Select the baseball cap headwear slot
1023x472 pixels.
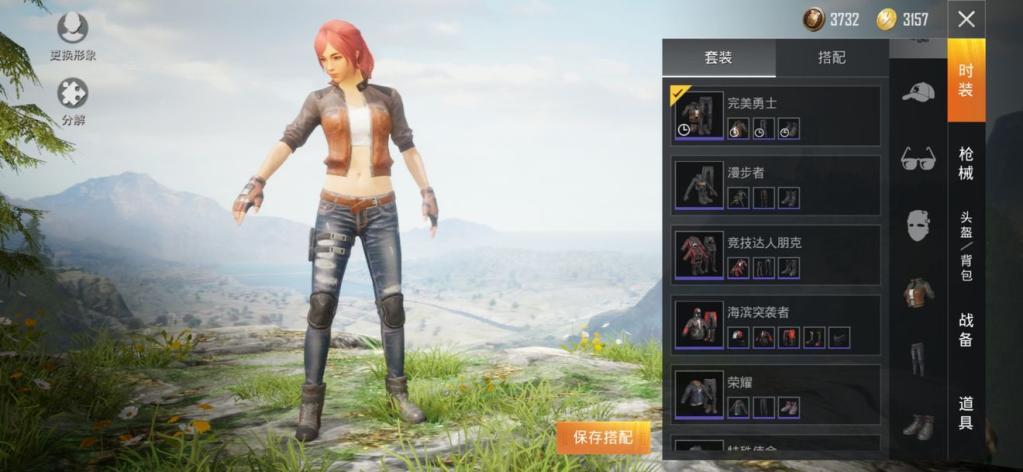(x=917, y=92)
